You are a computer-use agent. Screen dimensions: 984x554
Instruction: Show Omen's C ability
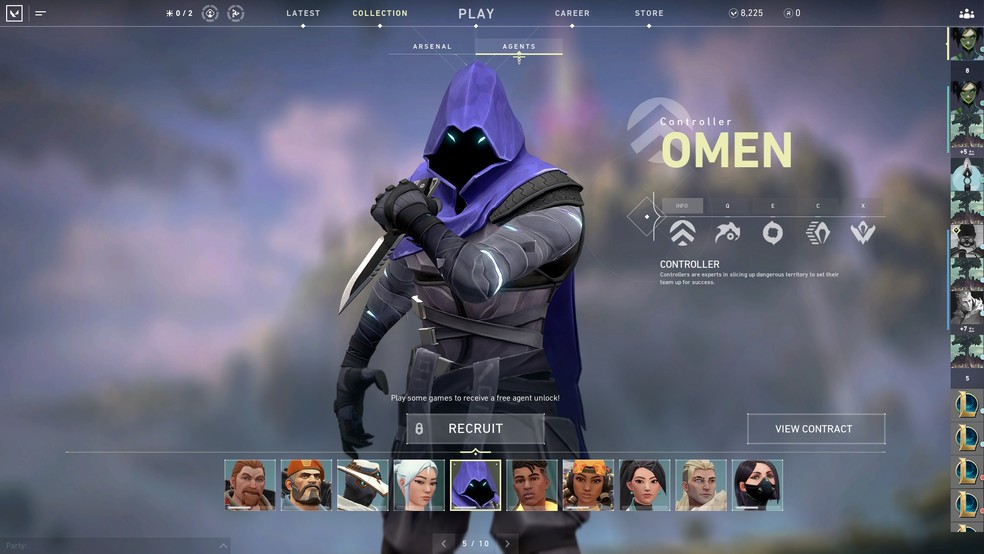818,232
